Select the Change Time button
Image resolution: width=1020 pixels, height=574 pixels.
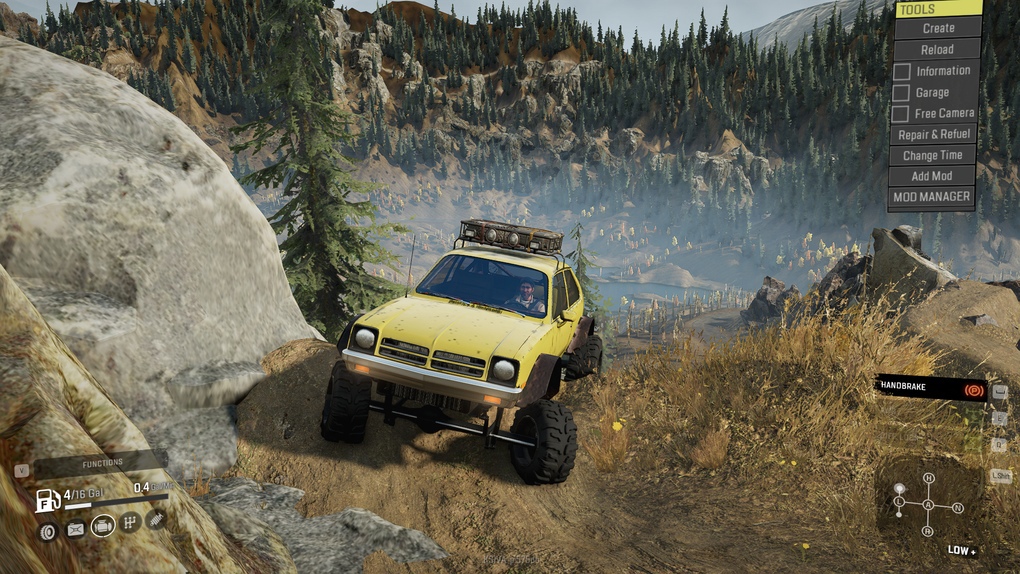[x=933, y=155]
